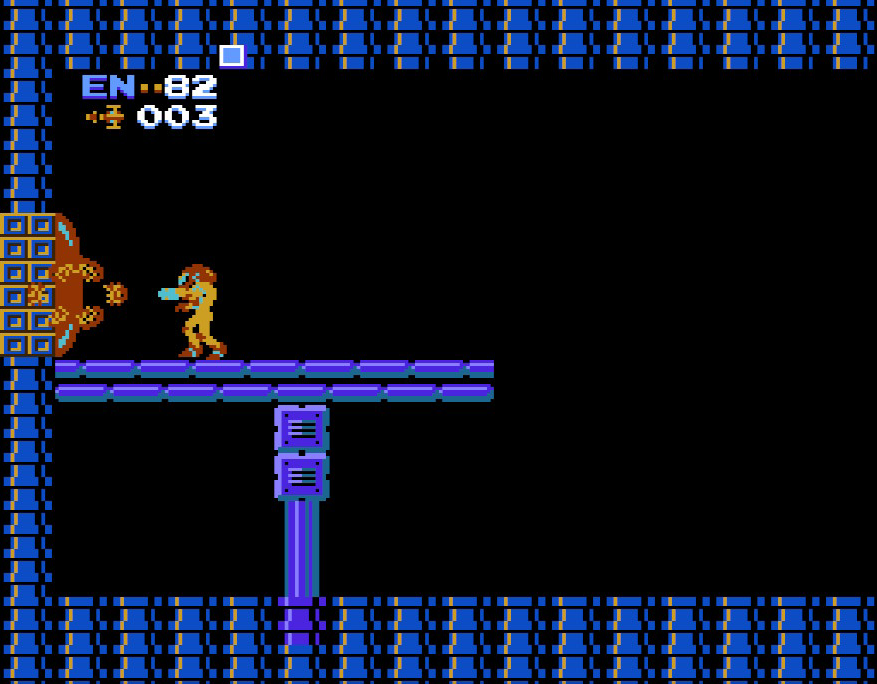The width and height of the screenshot is (877, 684).
Task: Select the energy tank square indicator
Action: coord(232,56)
